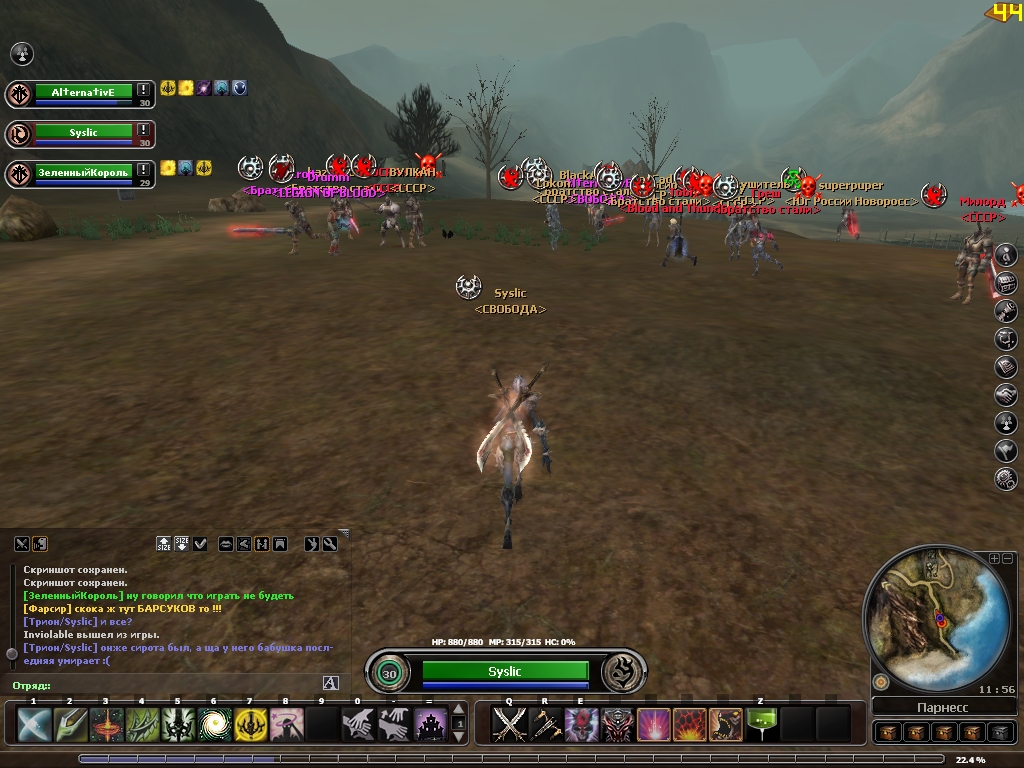Click the round icon above party frames
Image resolution: width=1024 pixels, height=768 pixels.
tap(21, 53)
